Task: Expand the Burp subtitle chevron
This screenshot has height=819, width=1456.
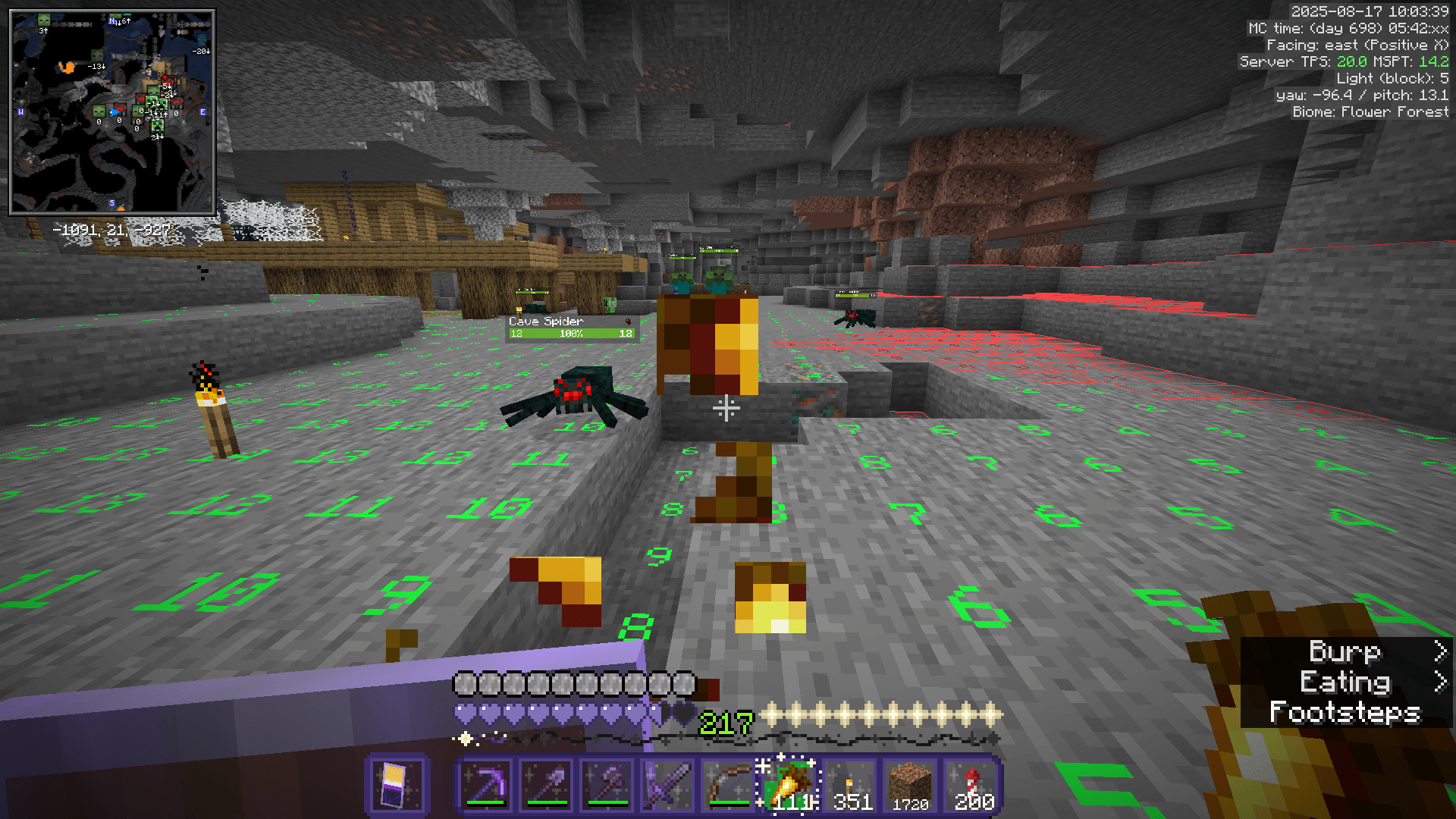Action: click(x=1441, y=652)
